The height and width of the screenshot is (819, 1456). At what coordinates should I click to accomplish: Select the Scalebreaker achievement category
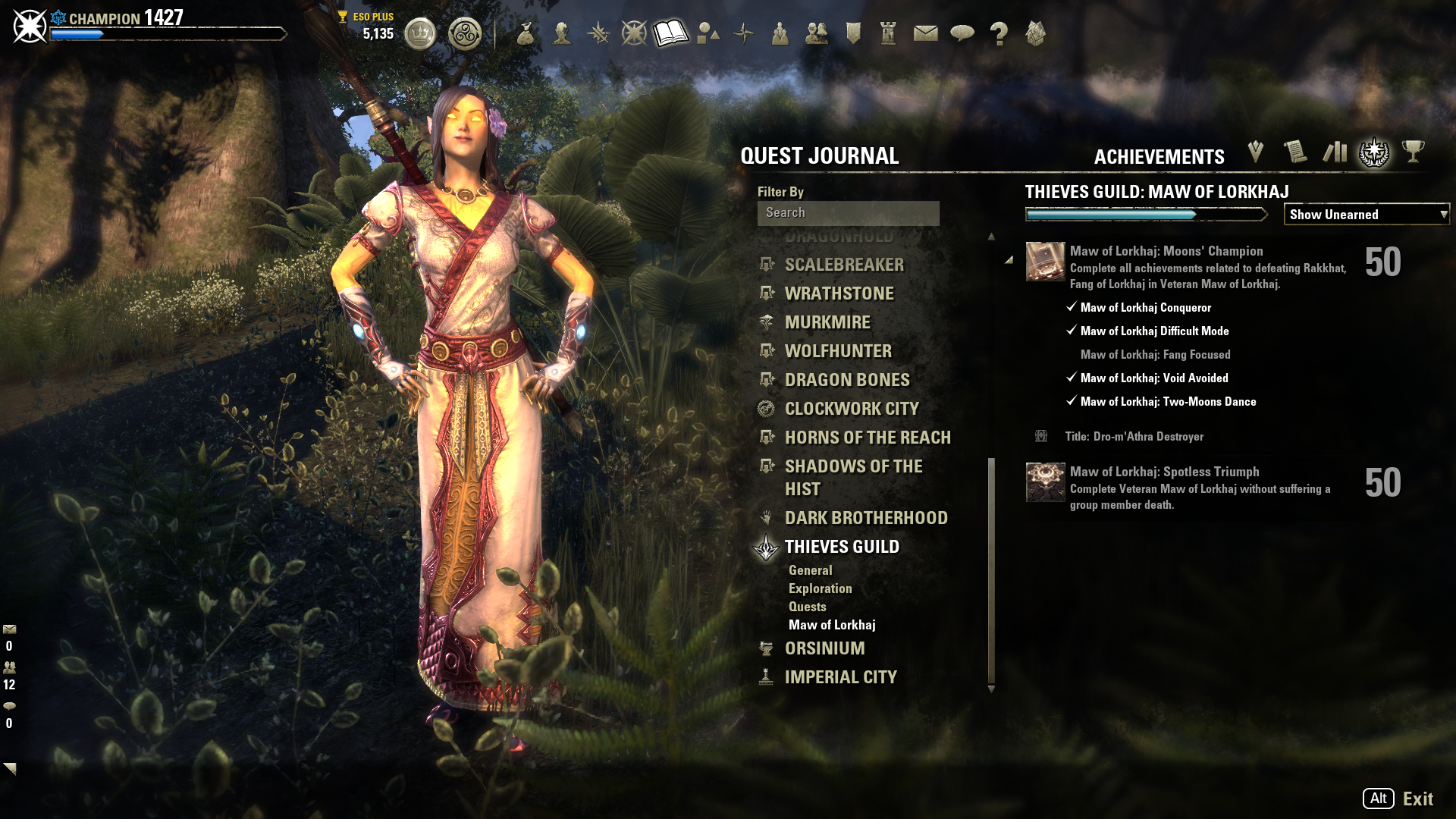tap(844, 265)
